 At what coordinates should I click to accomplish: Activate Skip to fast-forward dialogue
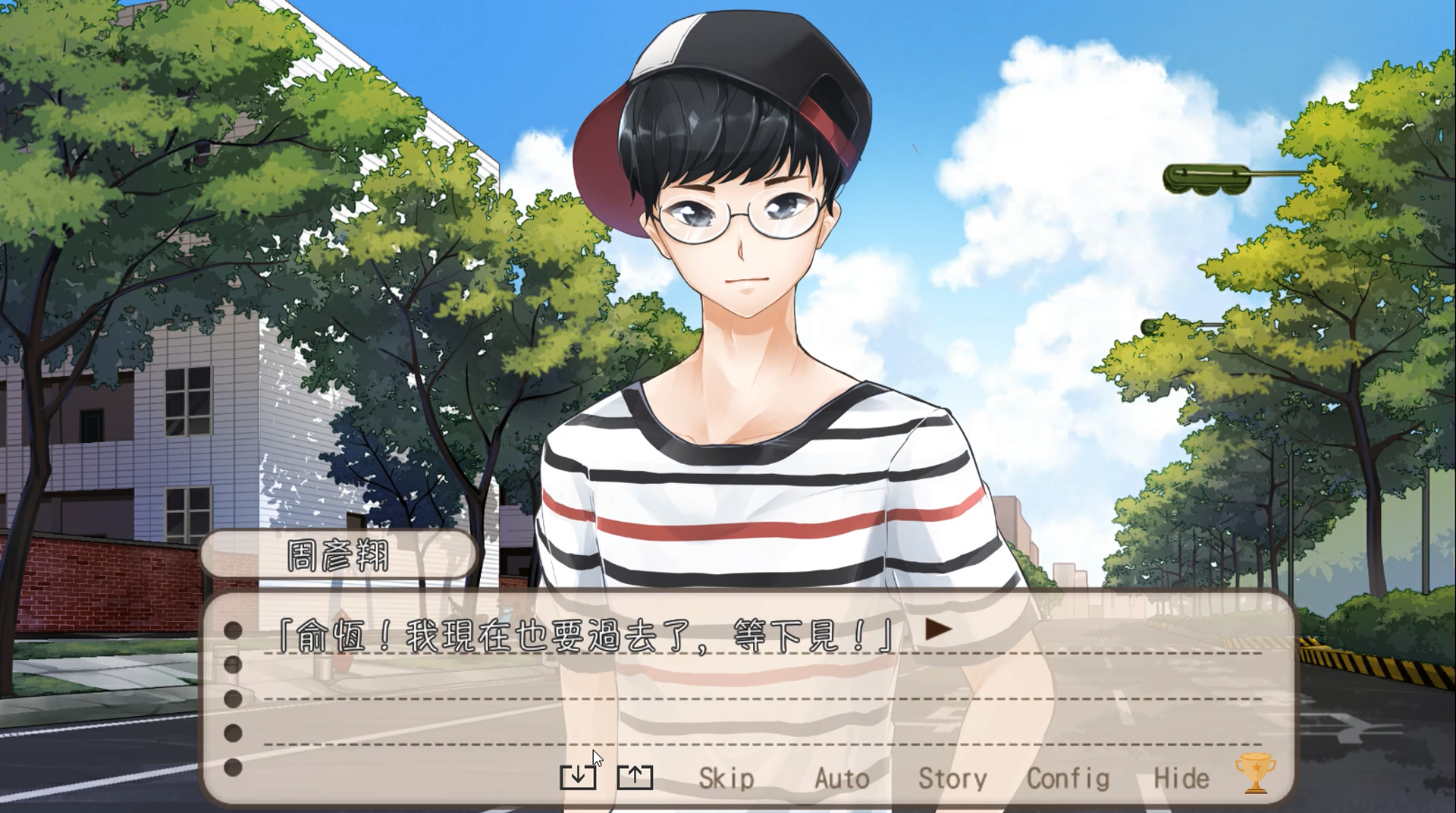coord(726,779)
